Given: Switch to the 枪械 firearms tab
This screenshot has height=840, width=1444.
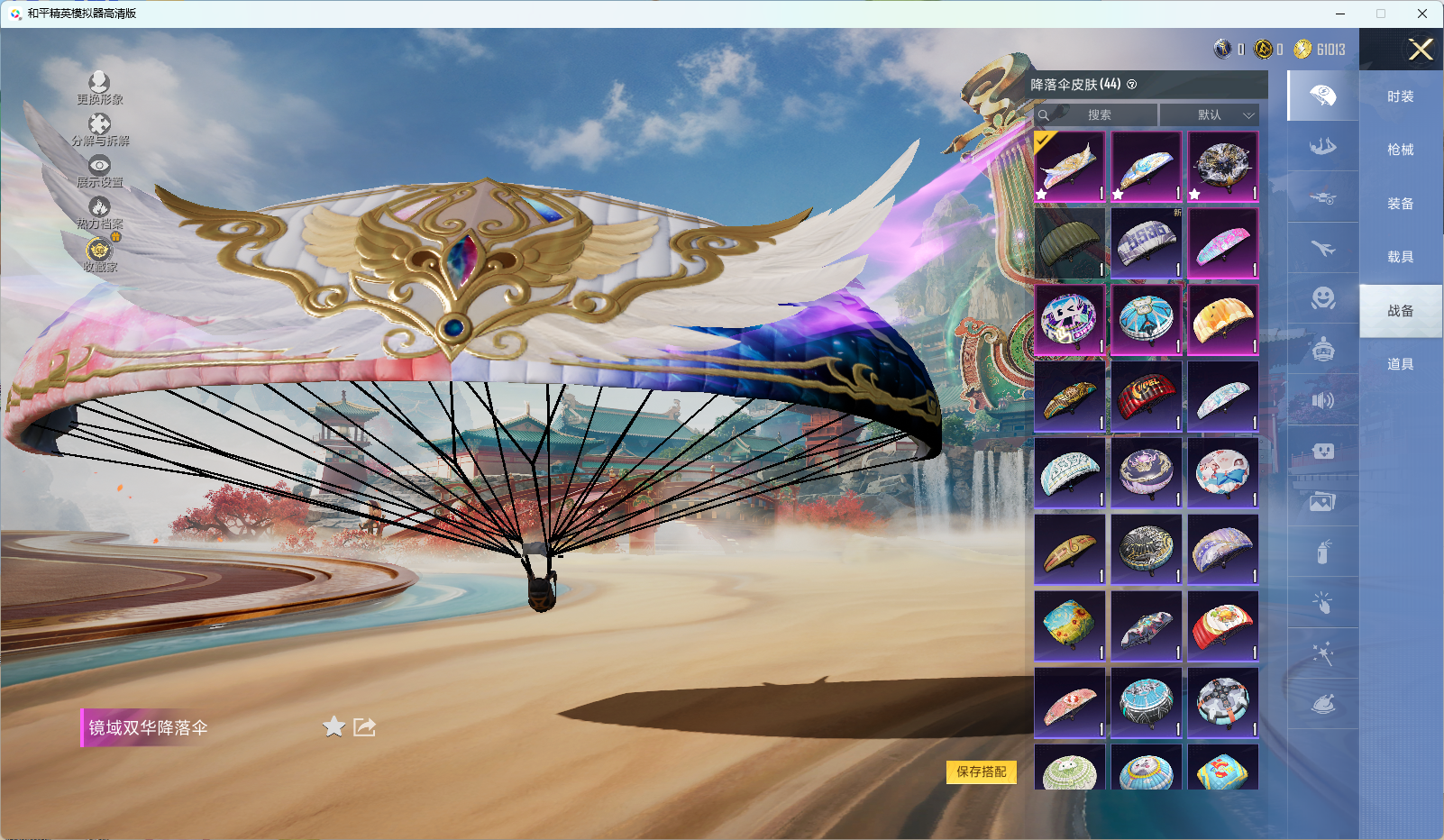Looking at the screenshot, I should [x=1400, y=150].
